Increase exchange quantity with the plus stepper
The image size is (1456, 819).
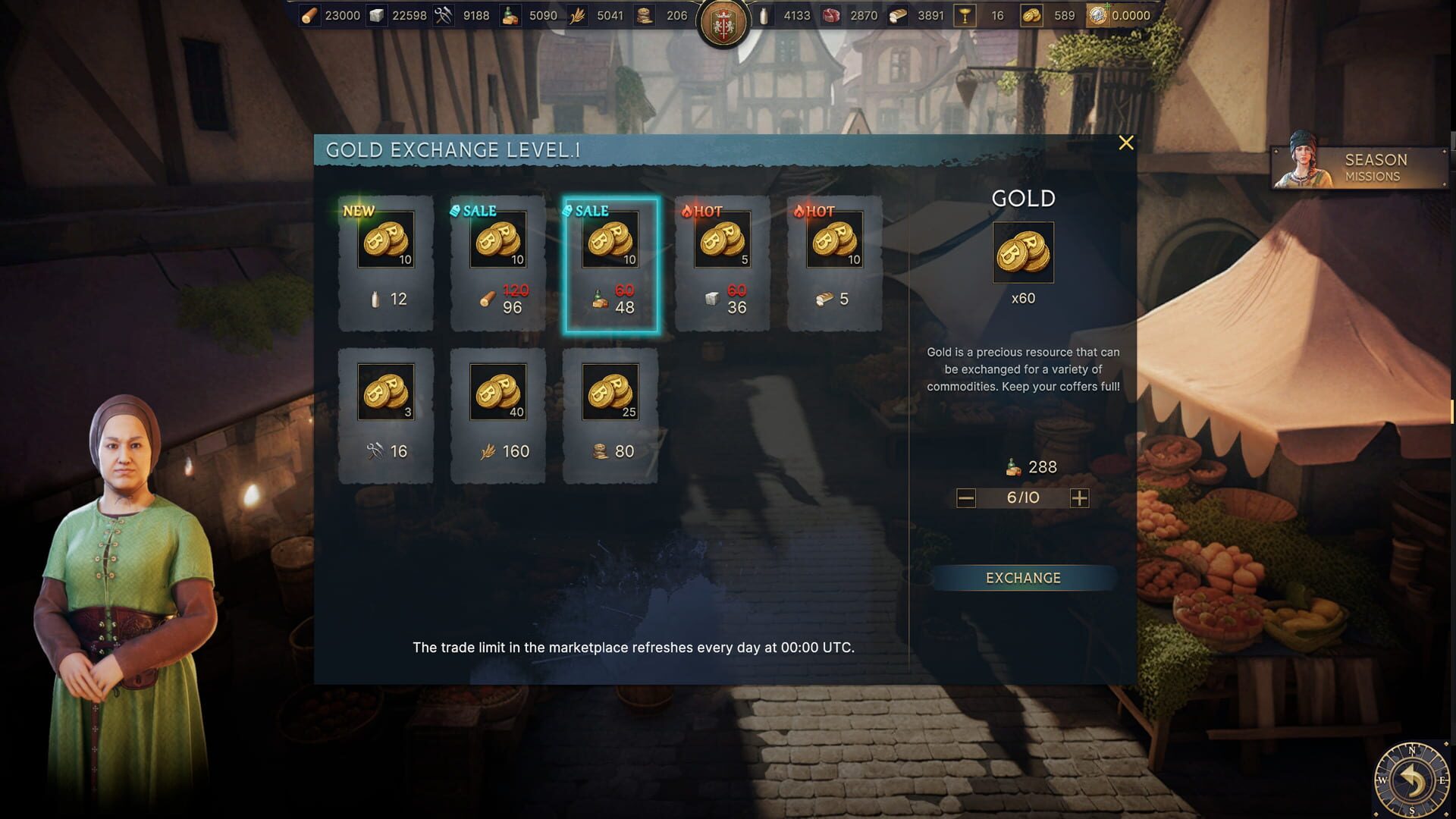(1081, 498)
